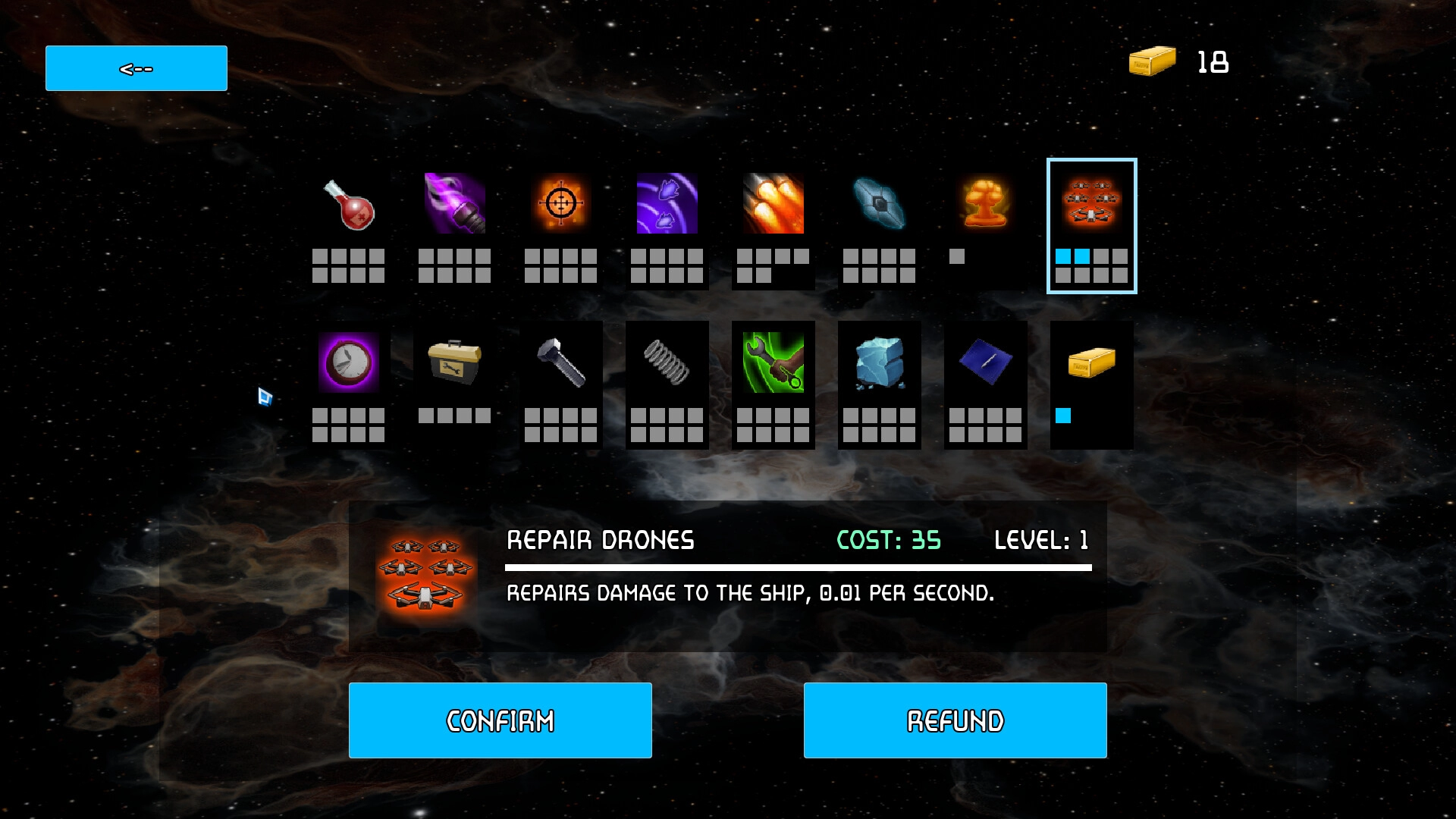Select the Repair Drones upgrade

click(x=1092, y=203)
